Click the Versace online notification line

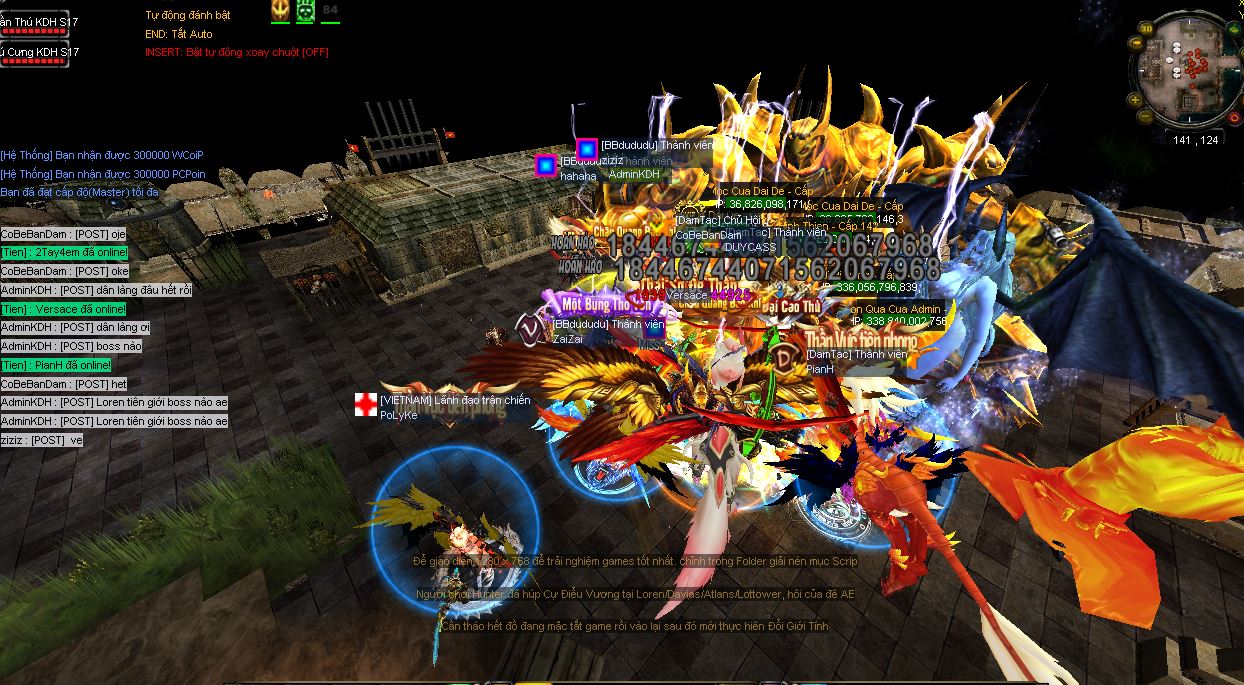coord(63,309)
